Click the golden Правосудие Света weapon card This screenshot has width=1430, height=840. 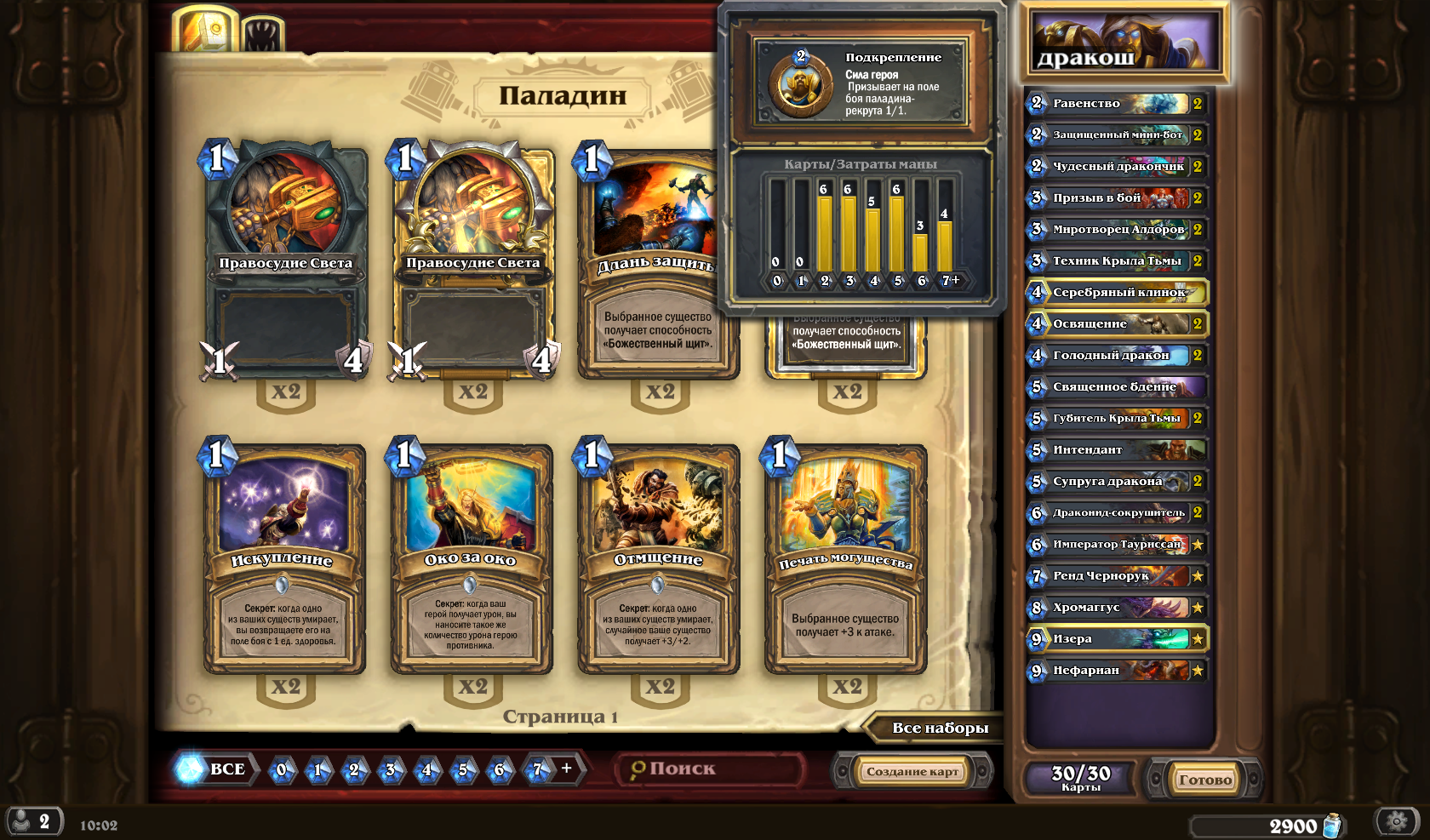pyautogui.click(x=473, y=260)
